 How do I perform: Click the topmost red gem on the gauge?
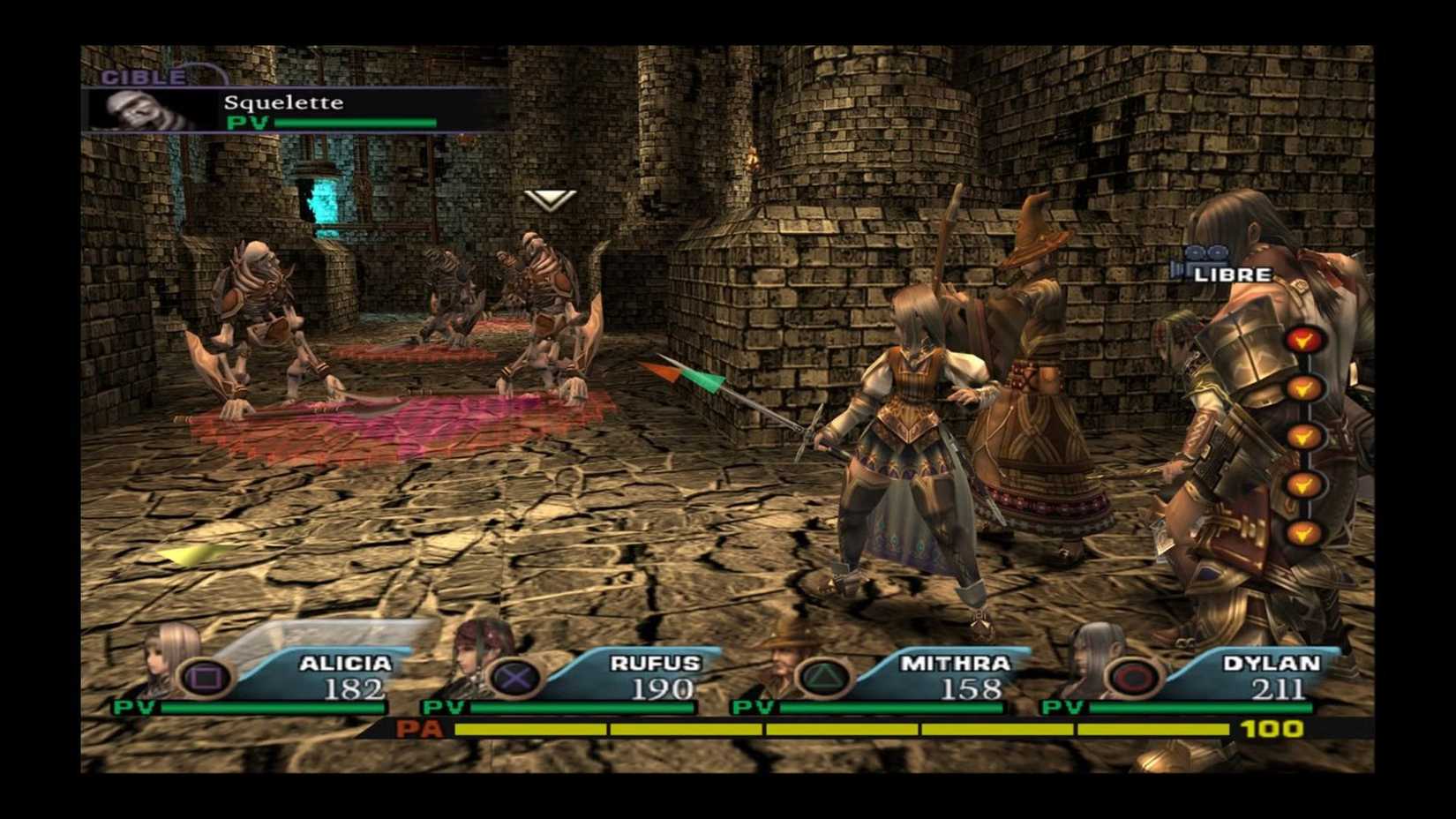click(x=1306, y=336)
